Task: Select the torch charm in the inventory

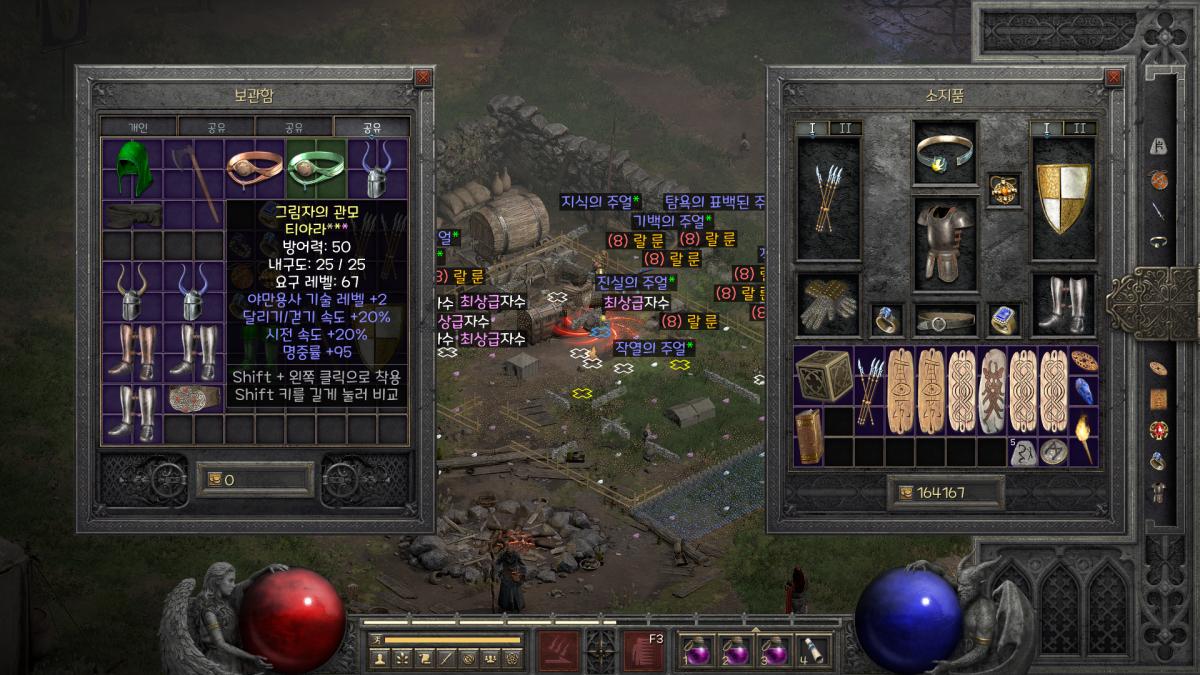Action: click(x=1083, y=436)
